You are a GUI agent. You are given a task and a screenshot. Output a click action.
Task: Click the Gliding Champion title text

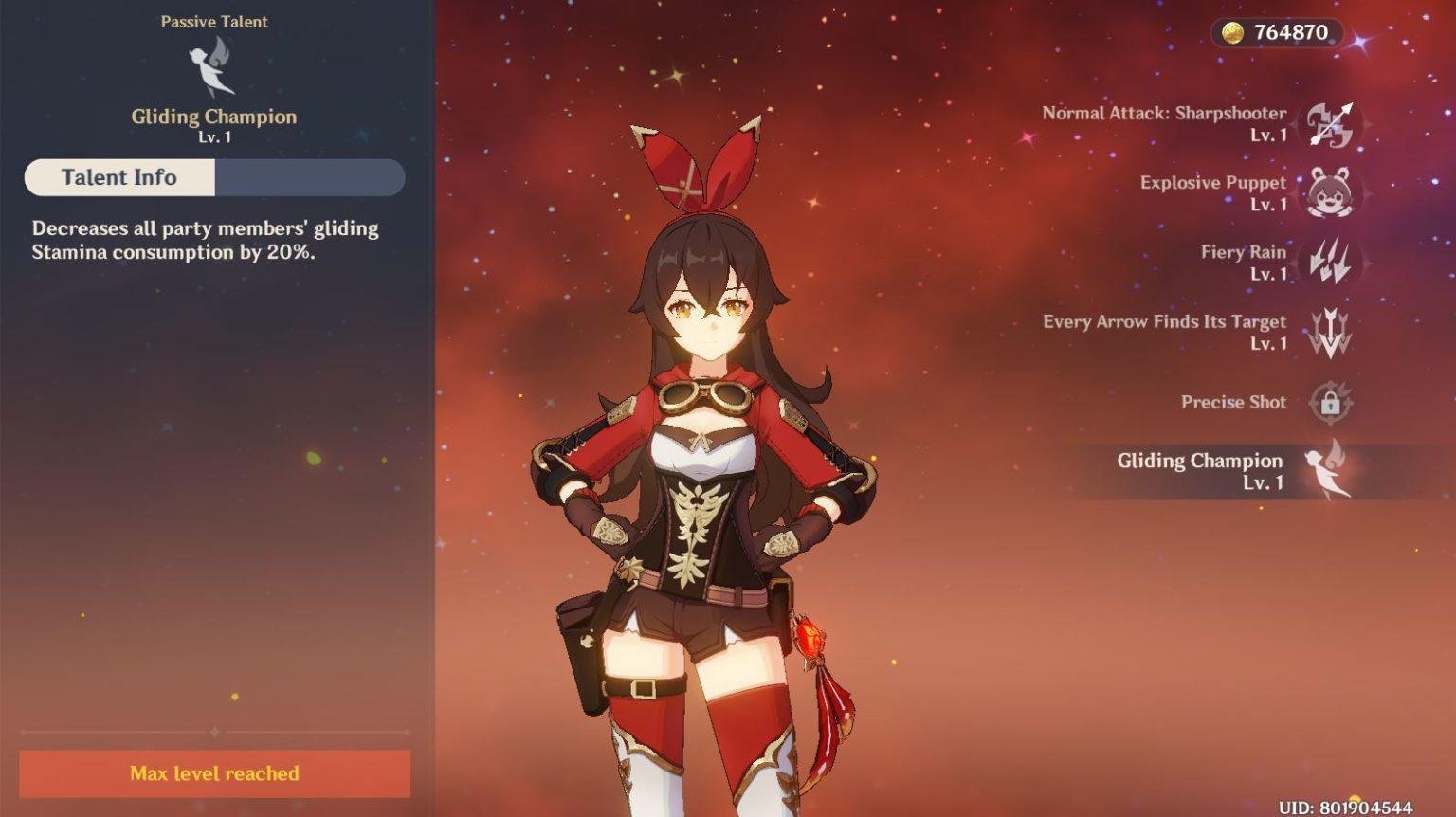click(212, 116)
